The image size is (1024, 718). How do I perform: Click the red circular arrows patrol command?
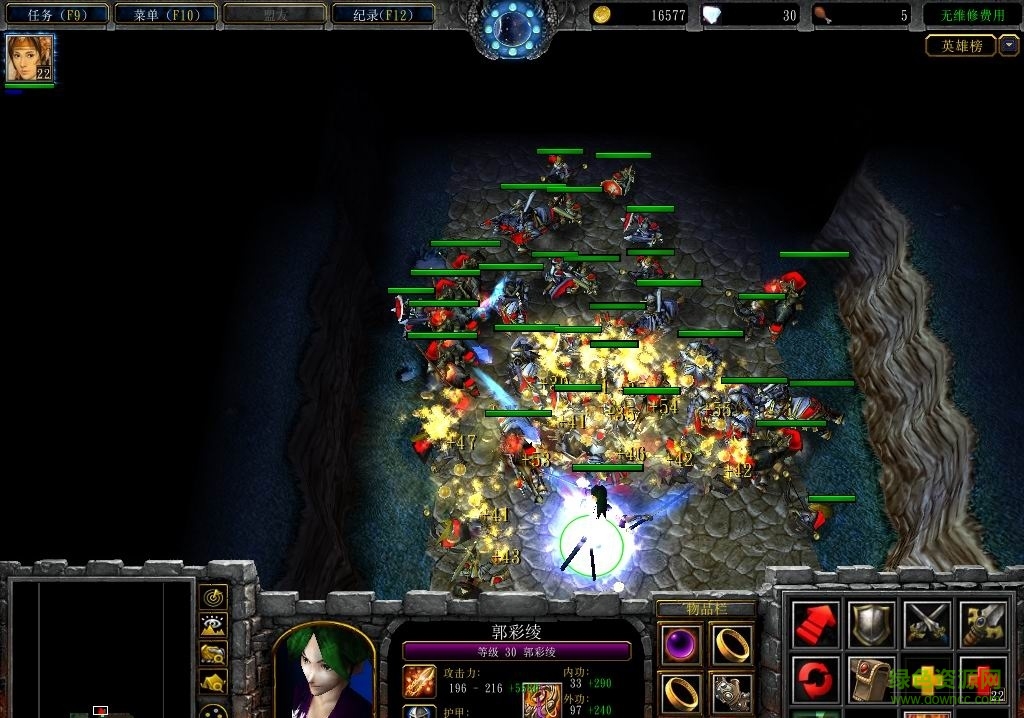coord(815,680)
